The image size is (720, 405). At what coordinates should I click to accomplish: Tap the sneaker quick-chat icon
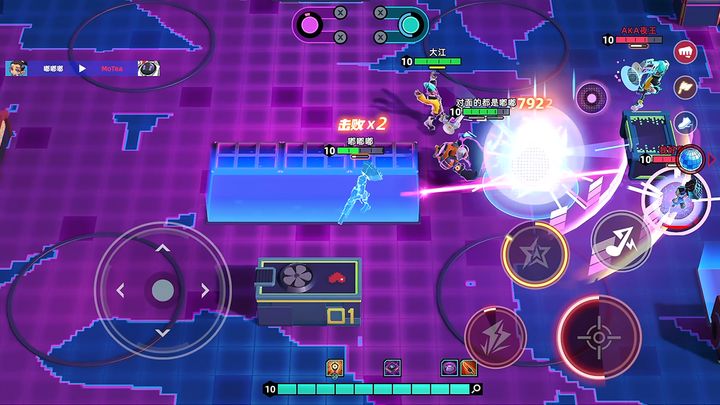tap(685, 122)
